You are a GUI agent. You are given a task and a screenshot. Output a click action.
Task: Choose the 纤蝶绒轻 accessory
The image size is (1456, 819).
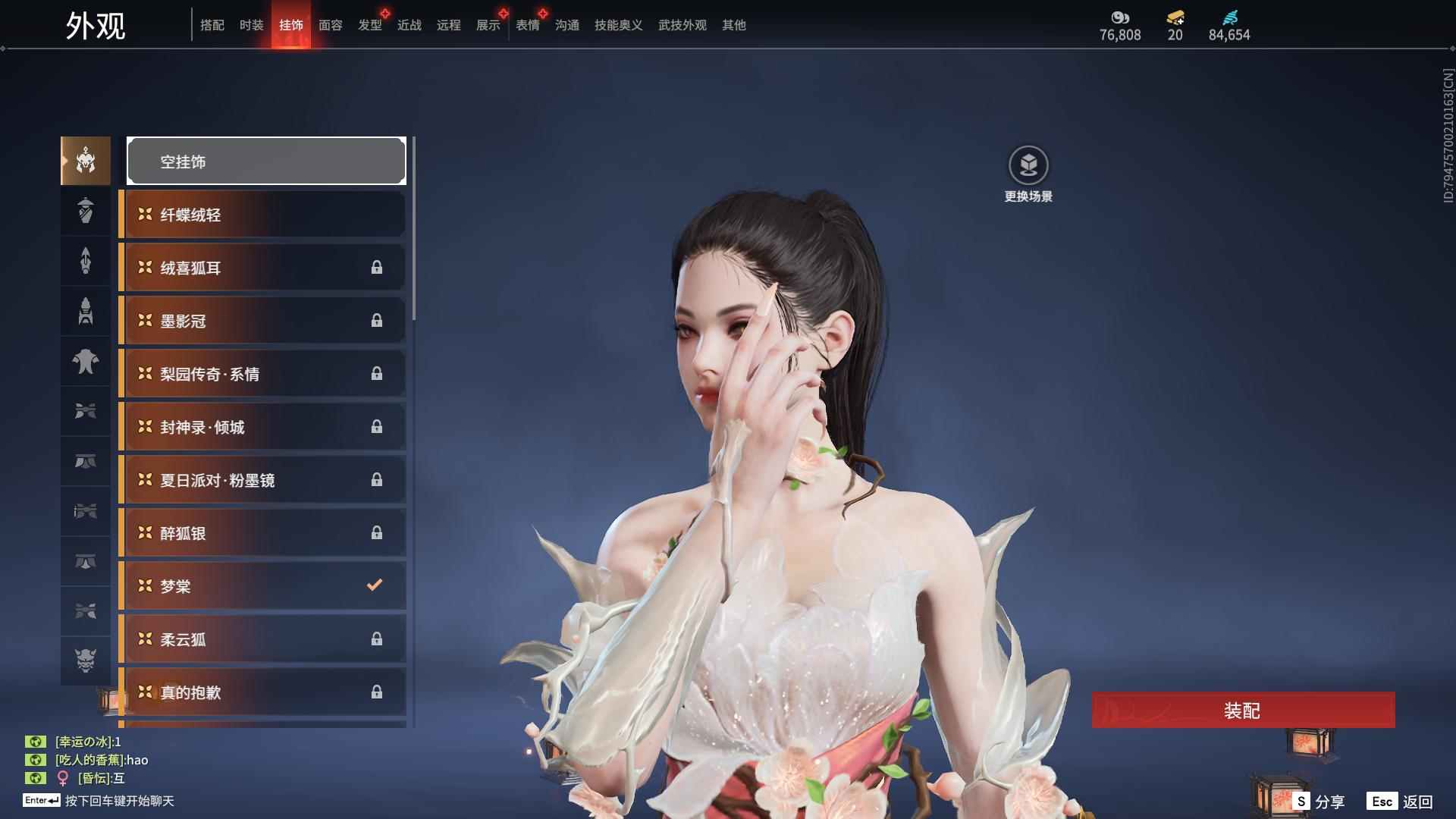pyautogui.click(x=262, y=215)
